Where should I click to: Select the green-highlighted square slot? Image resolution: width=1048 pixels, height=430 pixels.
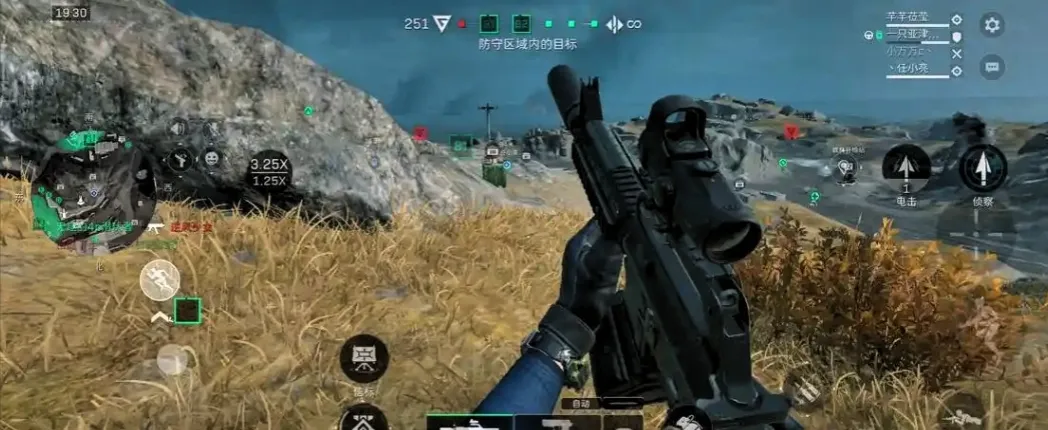point(187,311)
